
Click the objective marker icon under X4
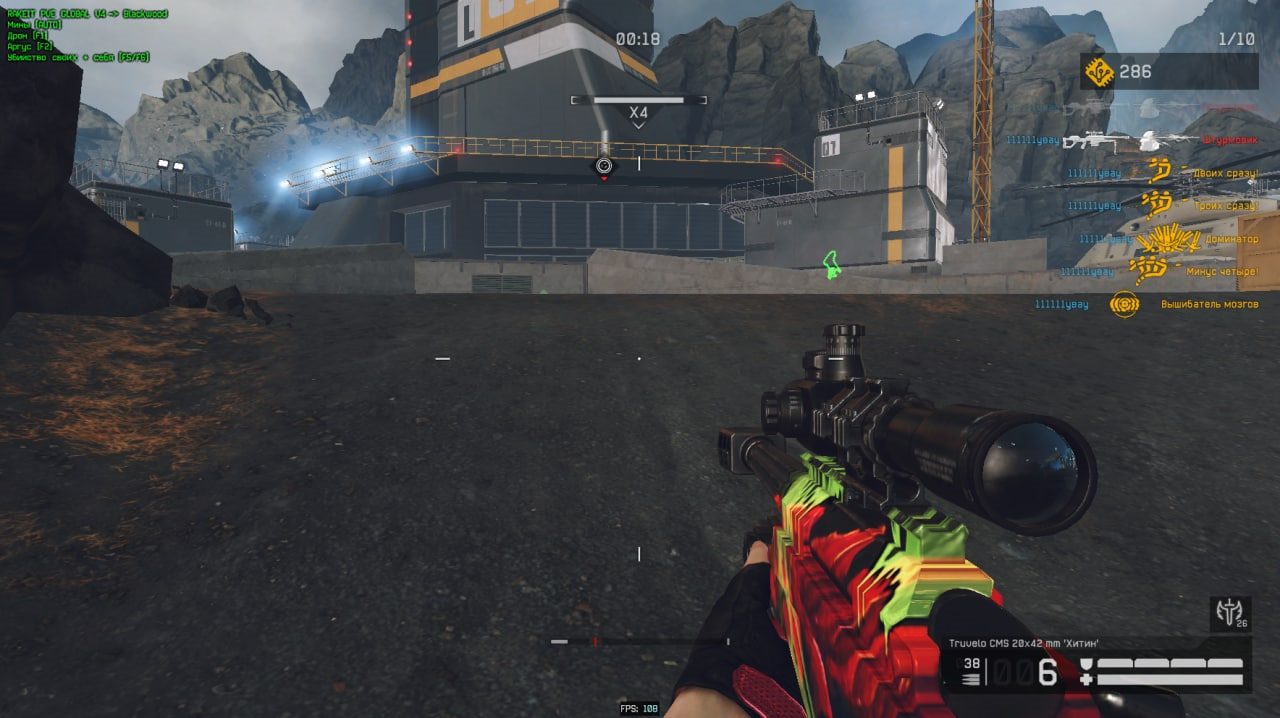pyautogui.click(x=603, y=165)
